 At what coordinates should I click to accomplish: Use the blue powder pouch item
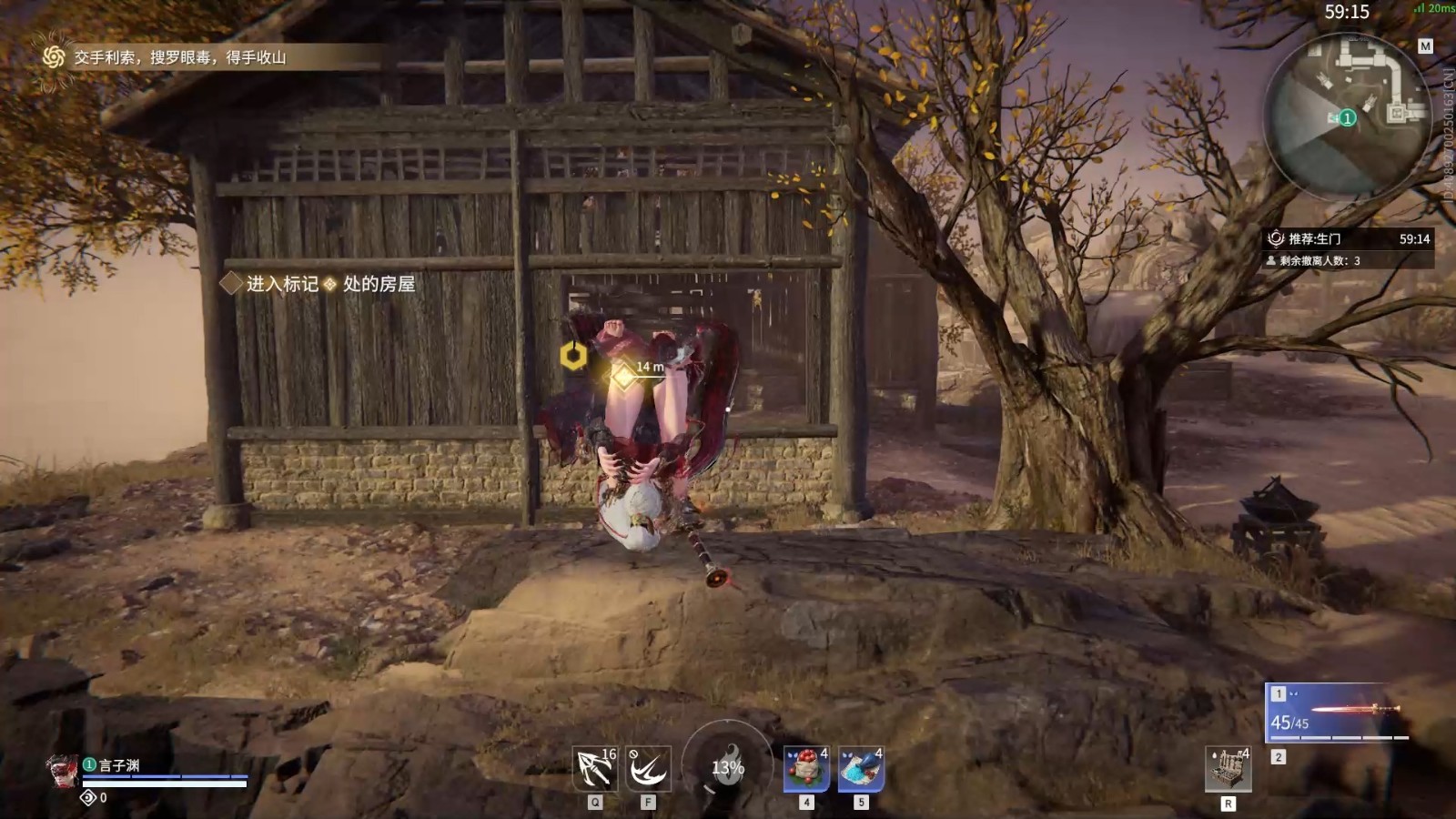[860, 769]
